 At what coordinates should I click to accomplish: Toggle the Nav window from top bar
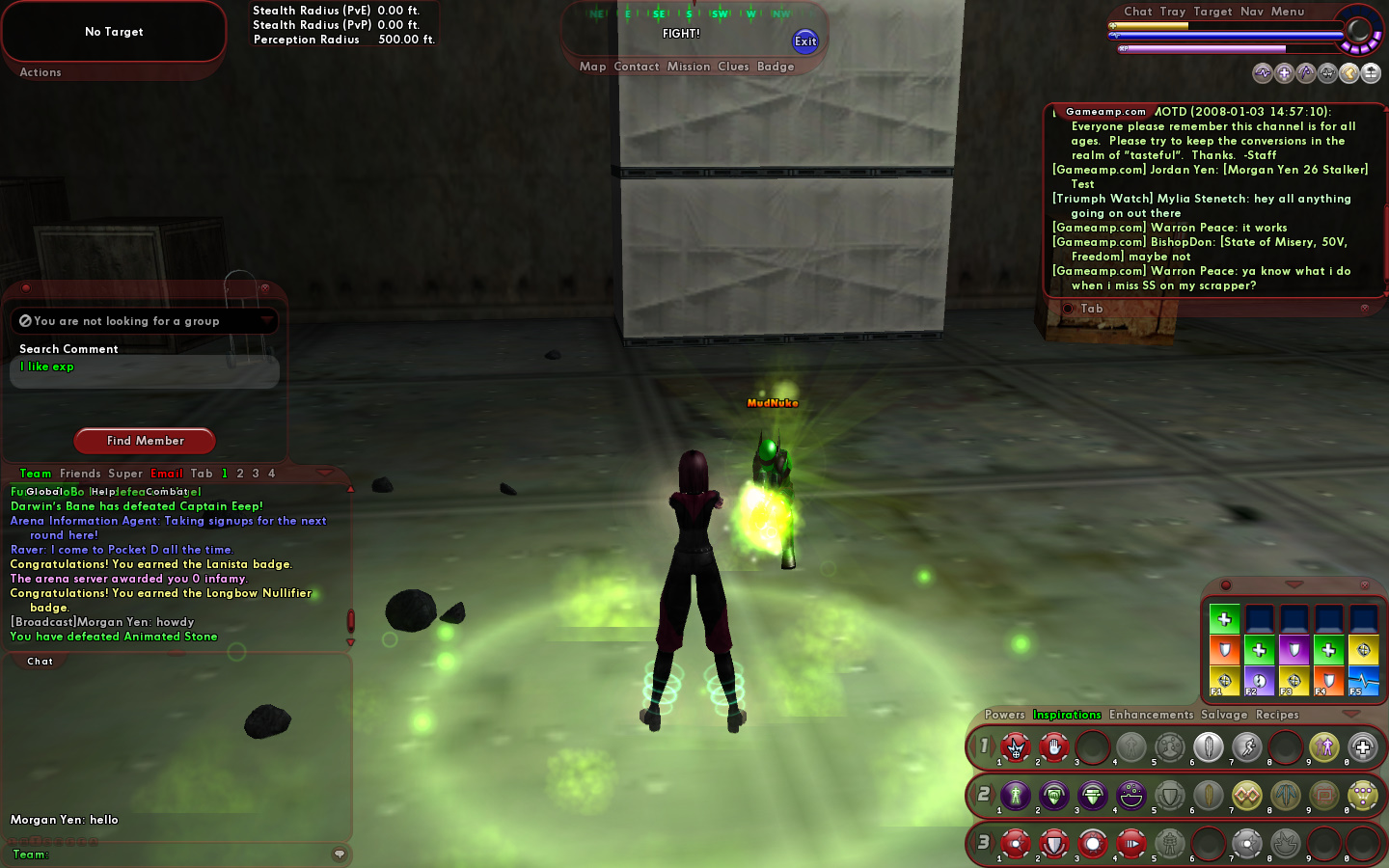(x=1252, y=12)
